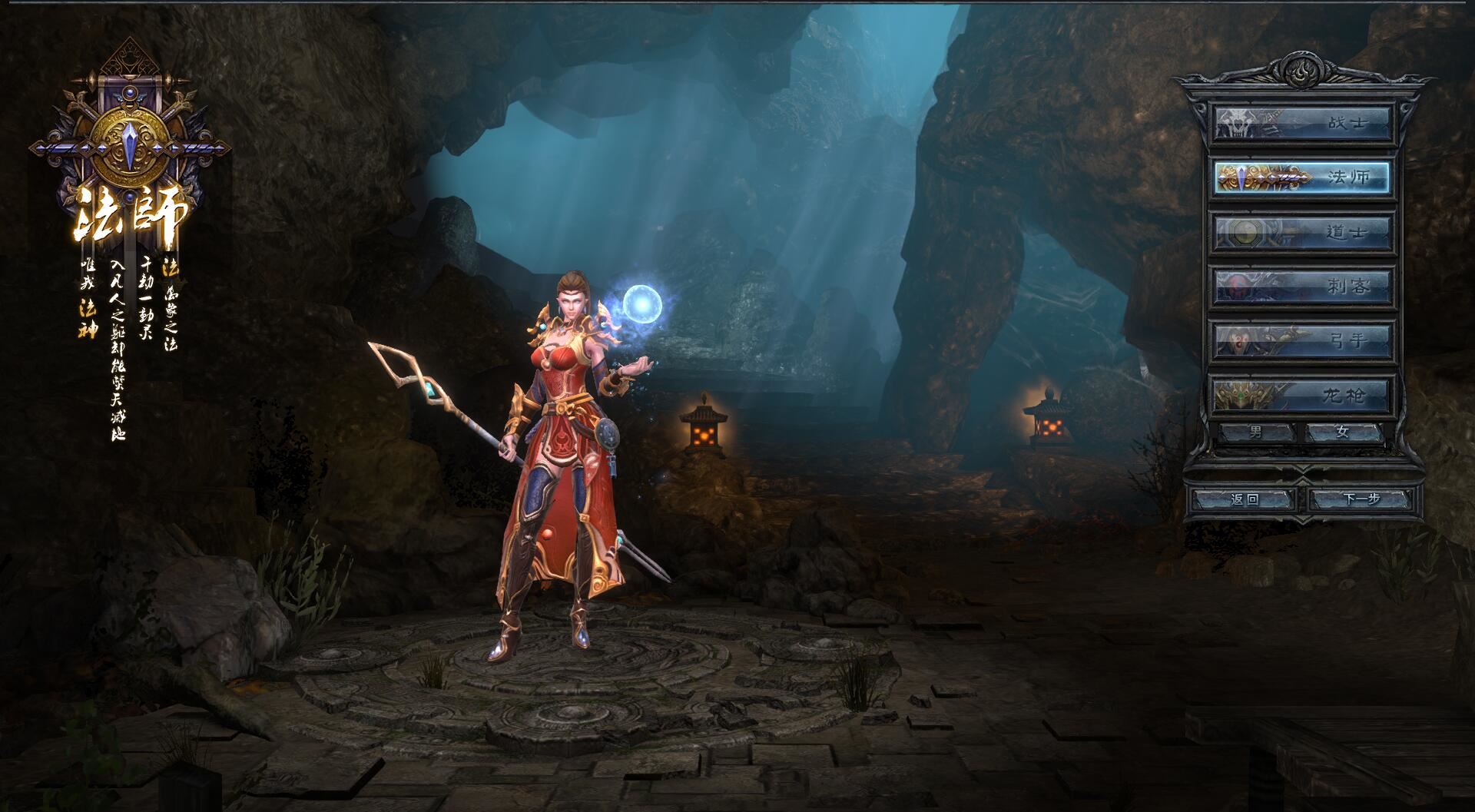This screenshot has height=812, width=1475.
Task: Go back with the 返回 button
Action: 1245,499
